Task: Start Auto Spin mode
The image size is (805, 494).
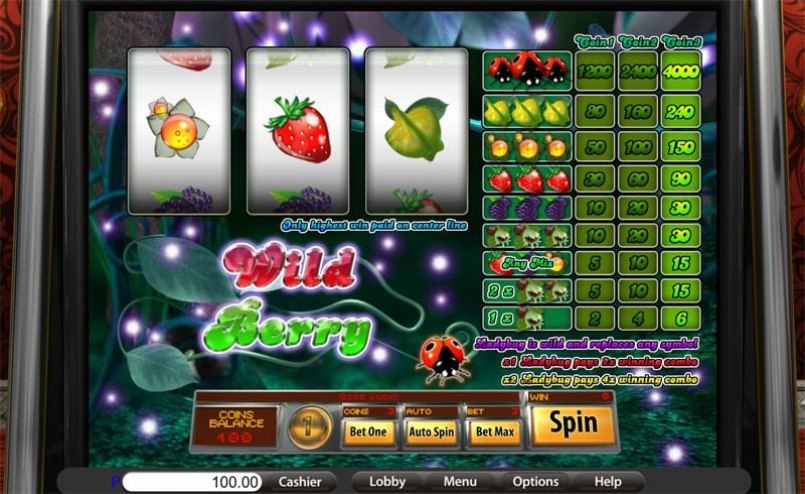Action: (431, 433)
